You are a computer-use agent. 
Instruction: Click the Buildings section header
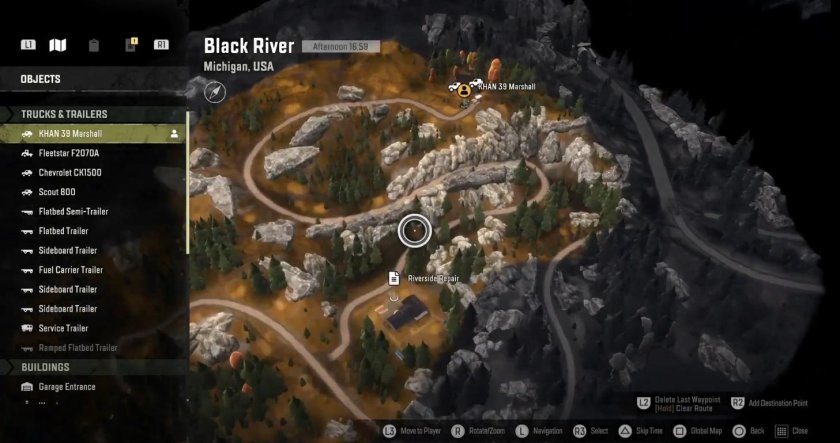(45, 367)
